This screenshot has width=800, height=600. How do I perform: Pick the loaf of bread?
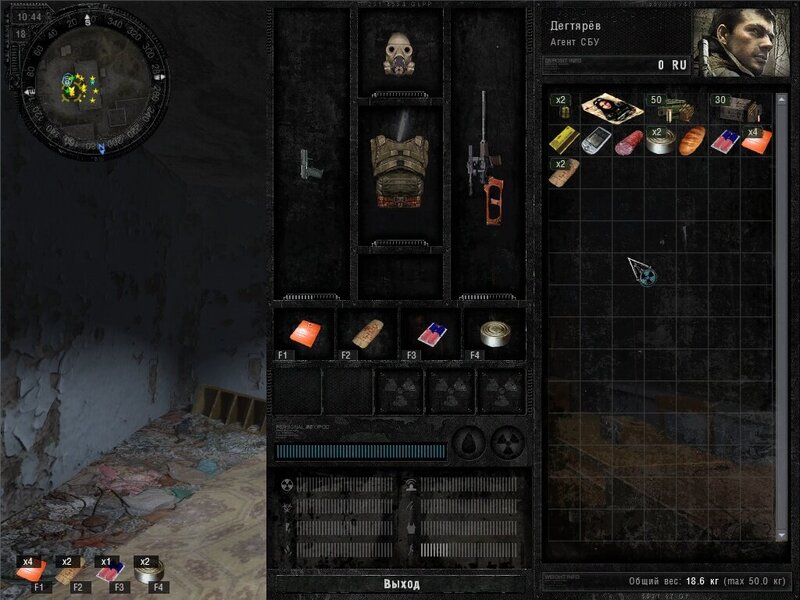pyautogui.click(x=692, y=141)
